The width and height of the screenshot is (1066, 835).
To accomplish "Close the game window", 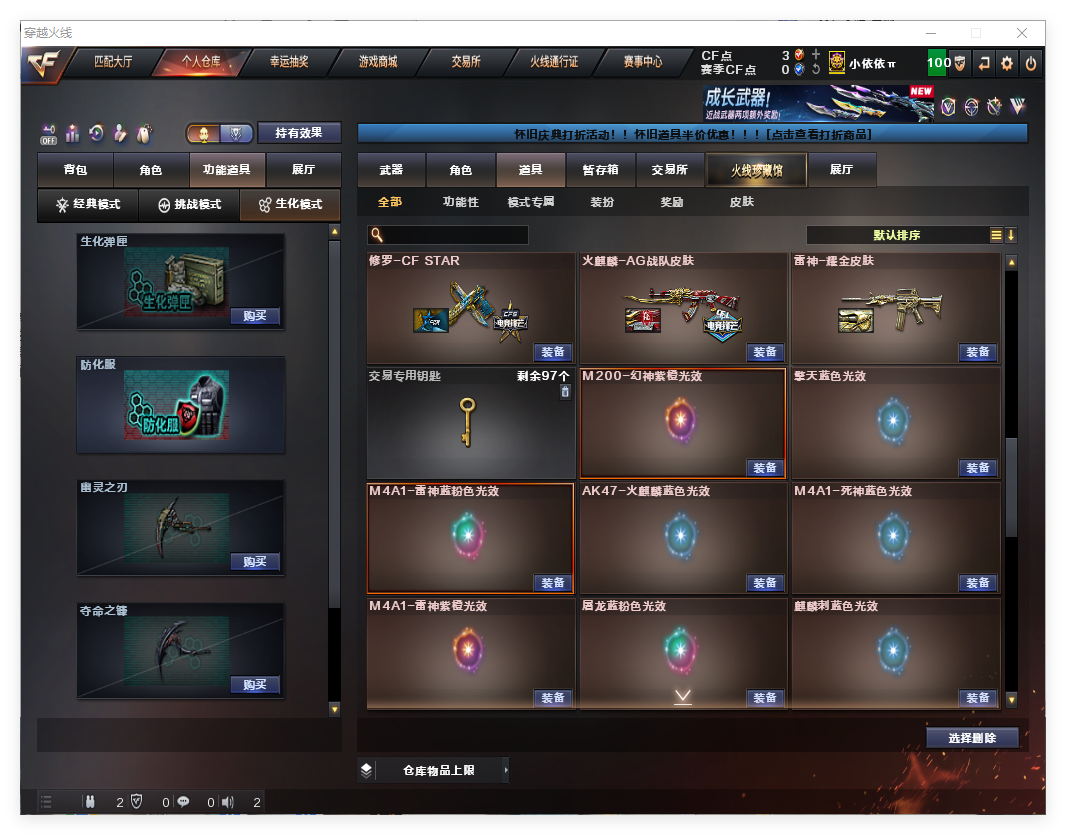I will (1022, 33).
